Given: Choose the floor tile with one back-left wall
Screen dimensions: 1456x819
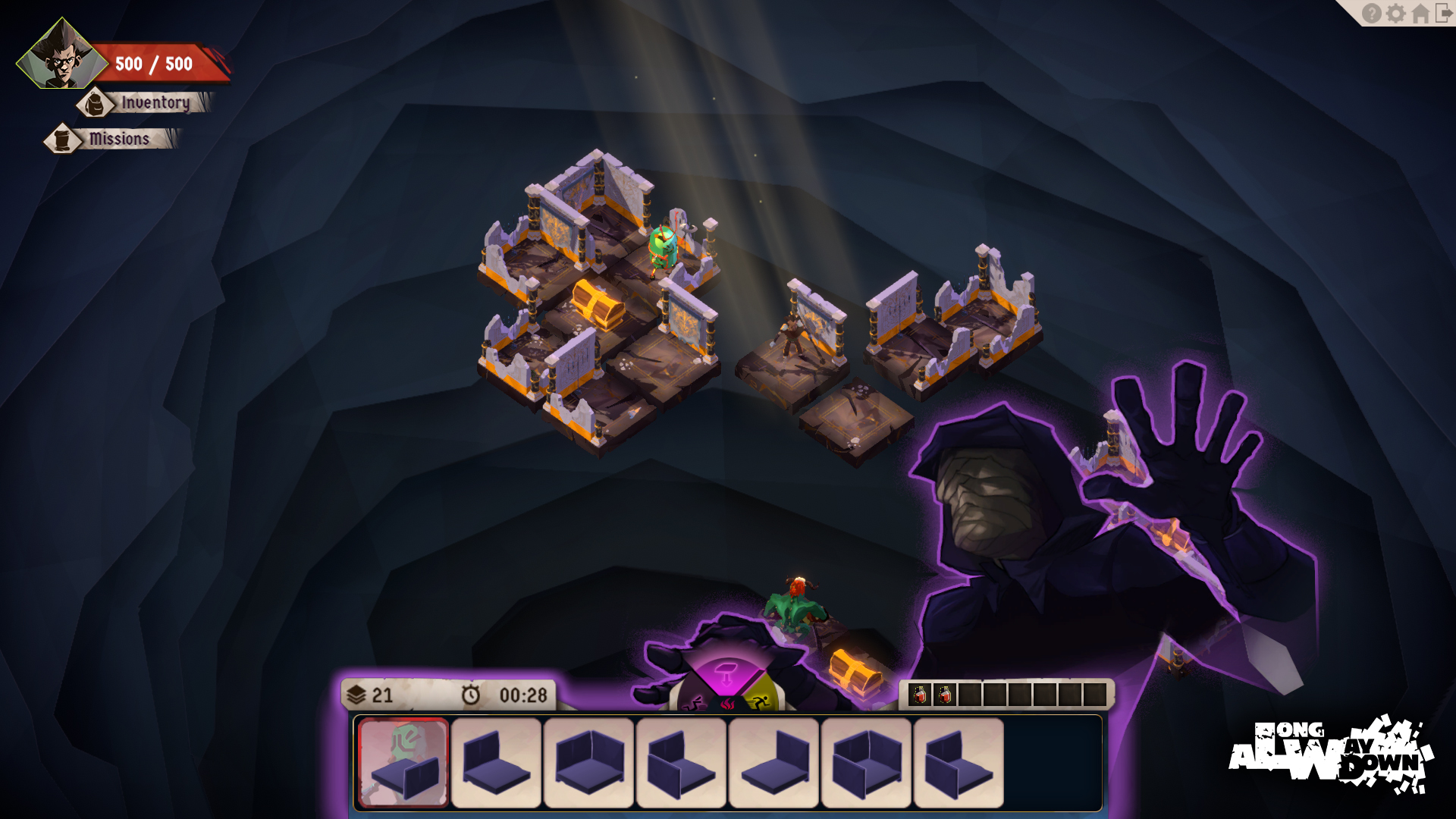Looking at the screenshot, I should click(496, 763).
